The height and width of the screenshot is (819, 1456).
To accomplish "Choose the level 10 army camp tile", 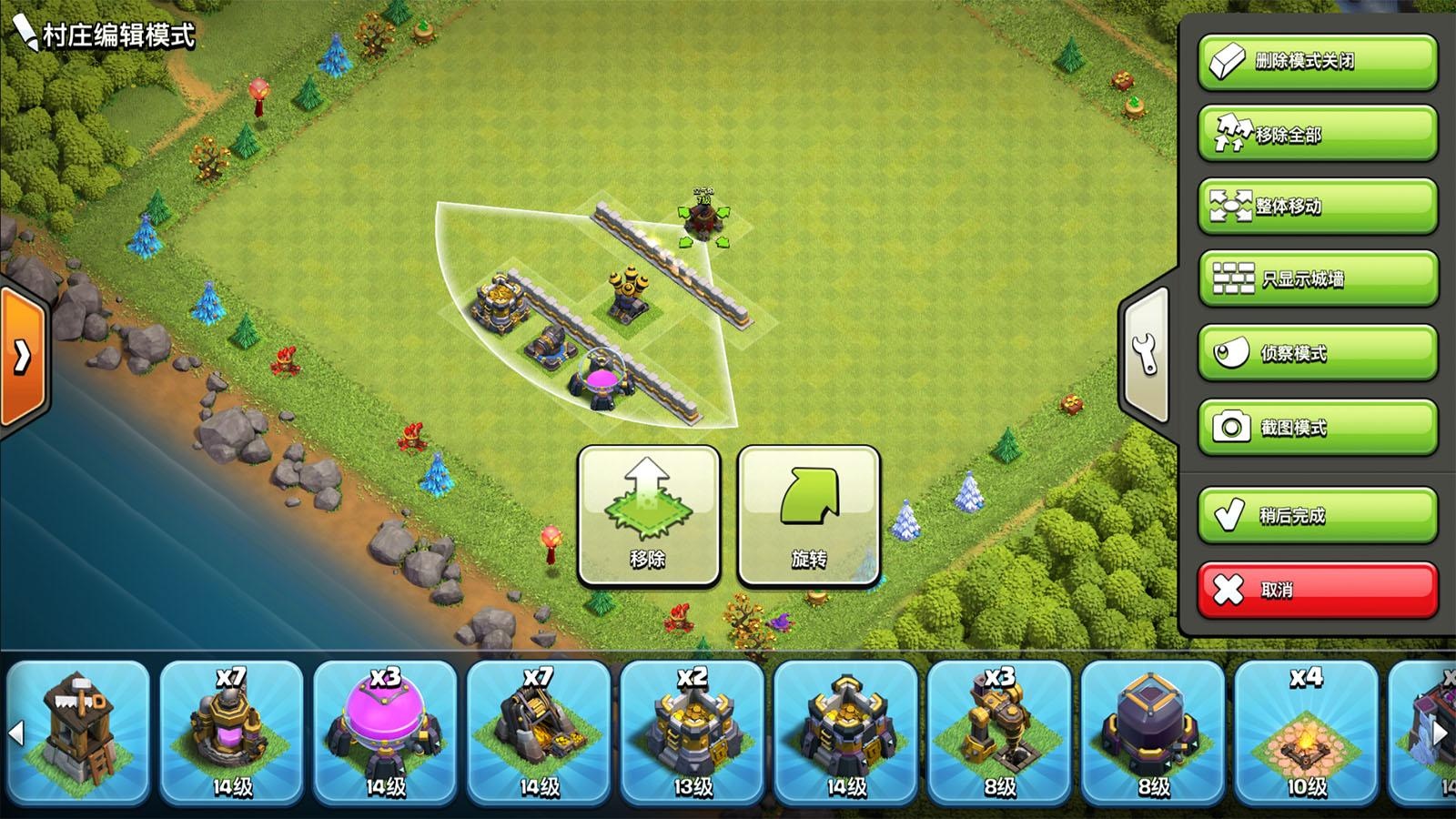I will pos(1306,733).
